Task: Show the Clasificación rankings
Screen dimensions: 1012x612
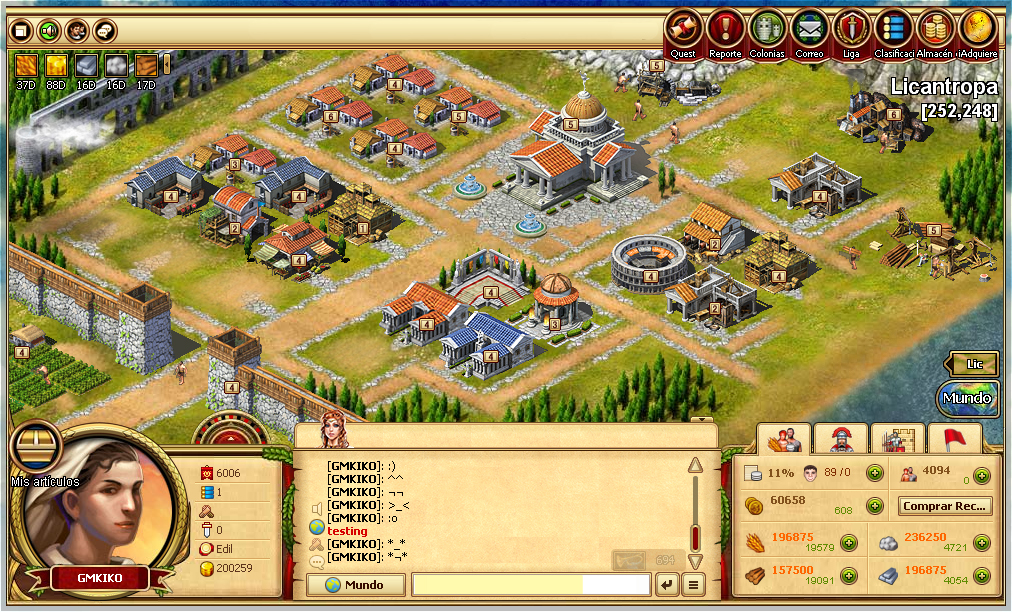Action: pos(894,29)
